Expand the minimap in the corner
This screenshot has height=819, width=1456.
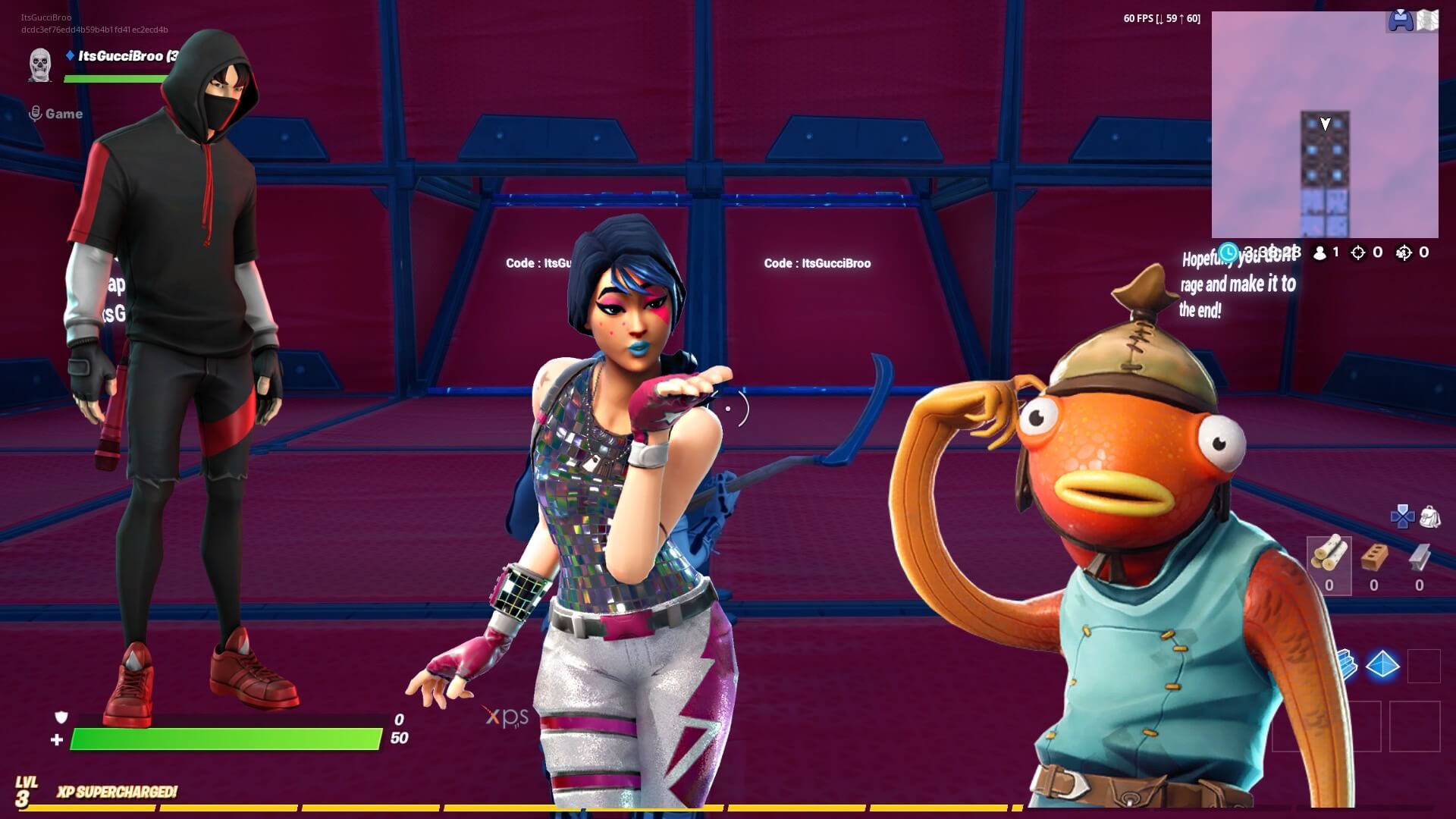(x=1326, y=121)
